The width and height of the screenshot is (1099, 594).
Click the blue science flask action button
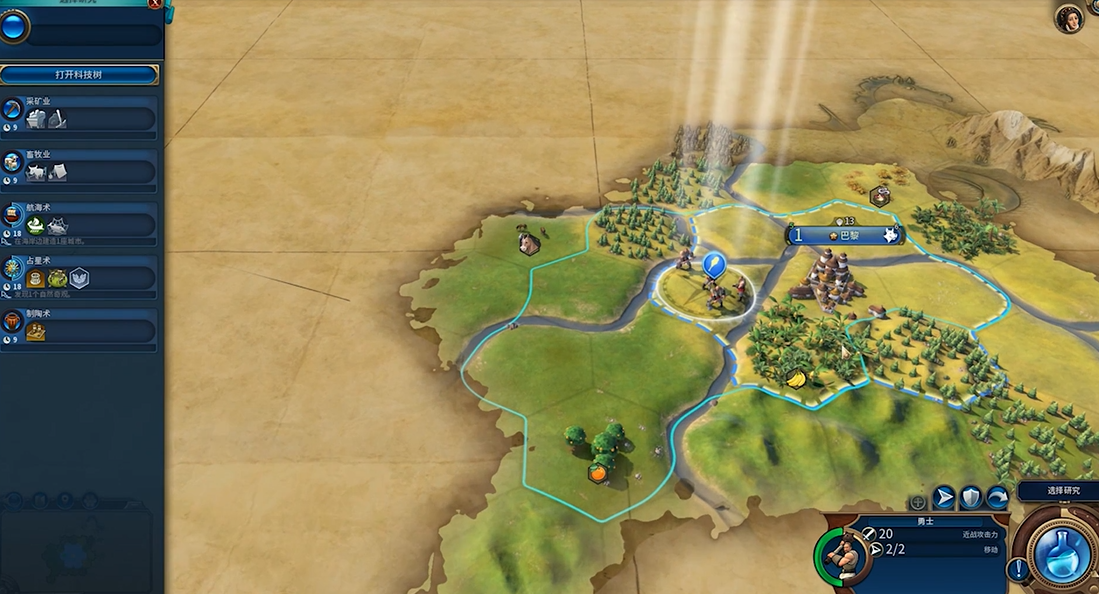pos(1061,553)
